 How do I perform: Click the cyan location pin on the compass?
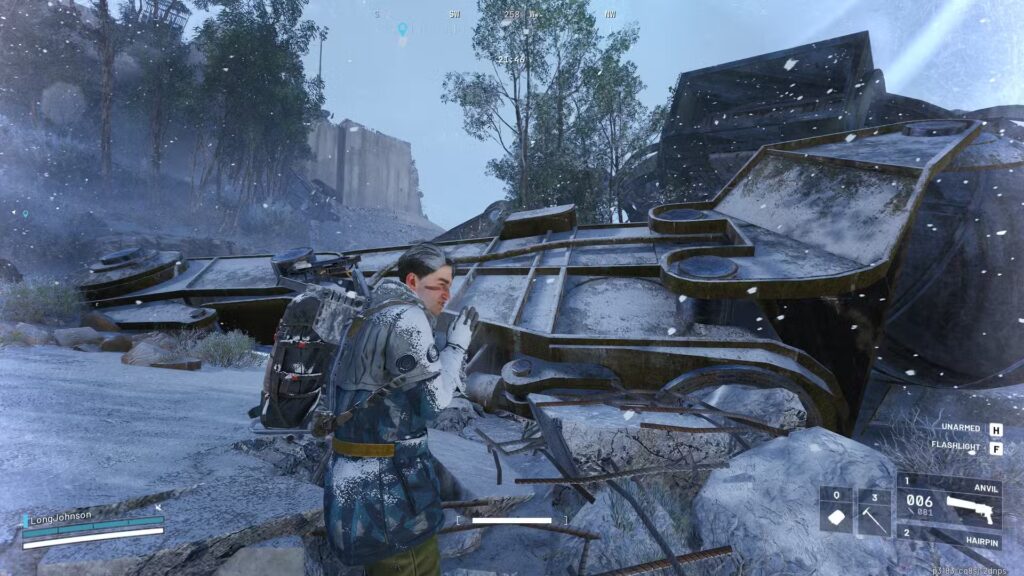coord(402,29)
